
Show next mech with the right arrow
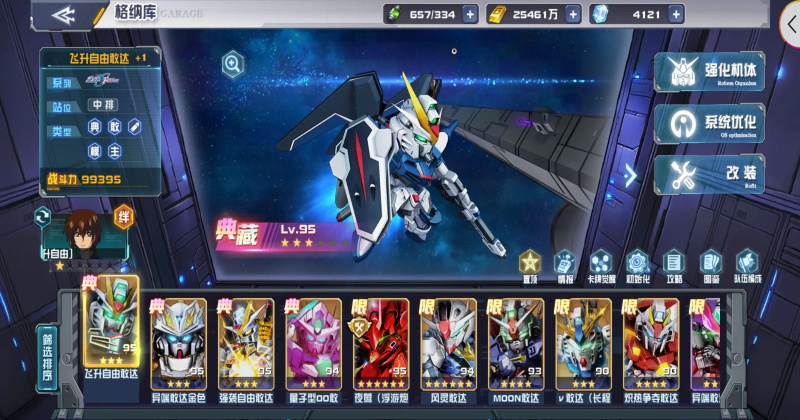point(630,176)
